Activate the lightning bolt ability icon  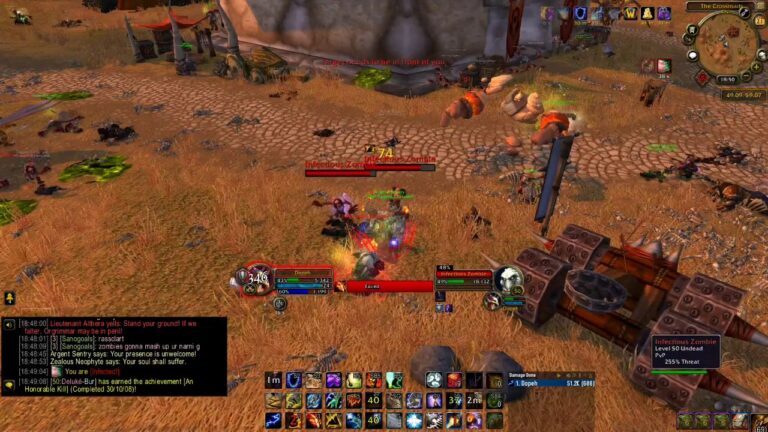pos(273,421)
